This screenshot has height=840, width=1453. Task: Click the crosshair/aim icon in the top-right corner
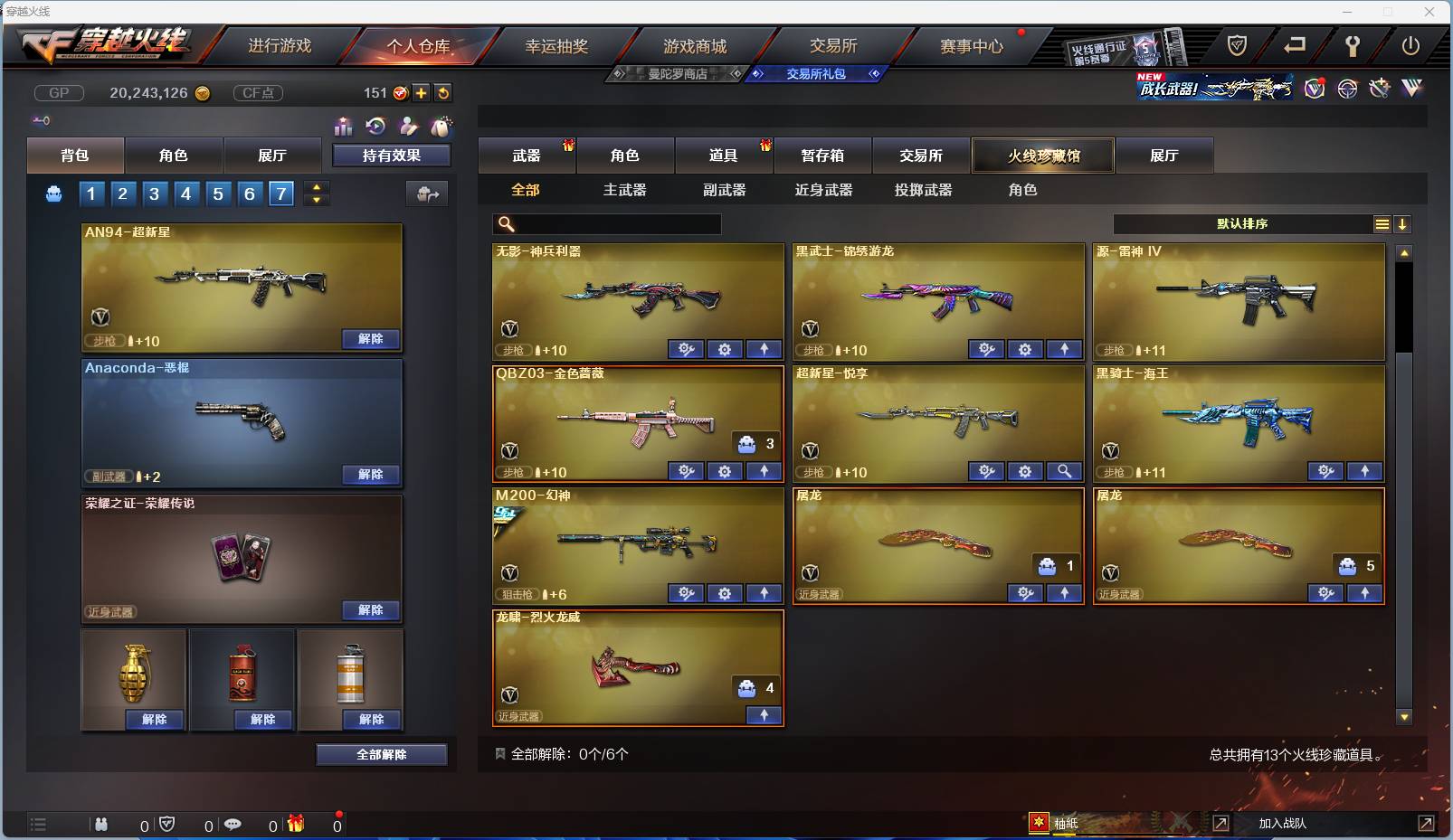click(x=1347, y=88)
